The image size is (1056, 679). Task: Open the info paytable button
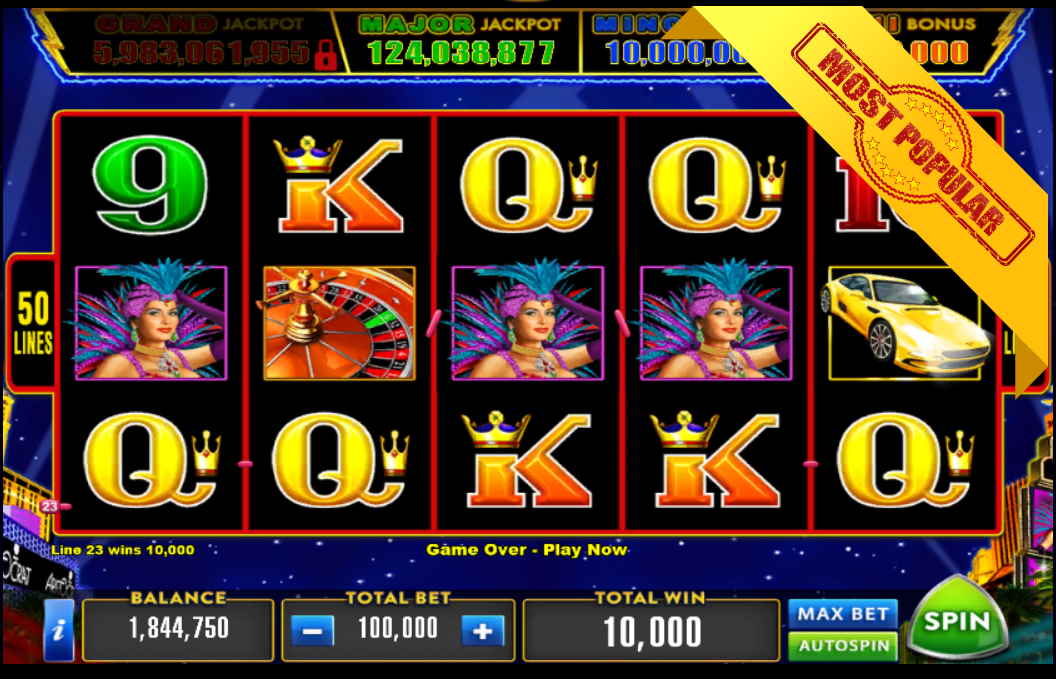coord(59,630)
